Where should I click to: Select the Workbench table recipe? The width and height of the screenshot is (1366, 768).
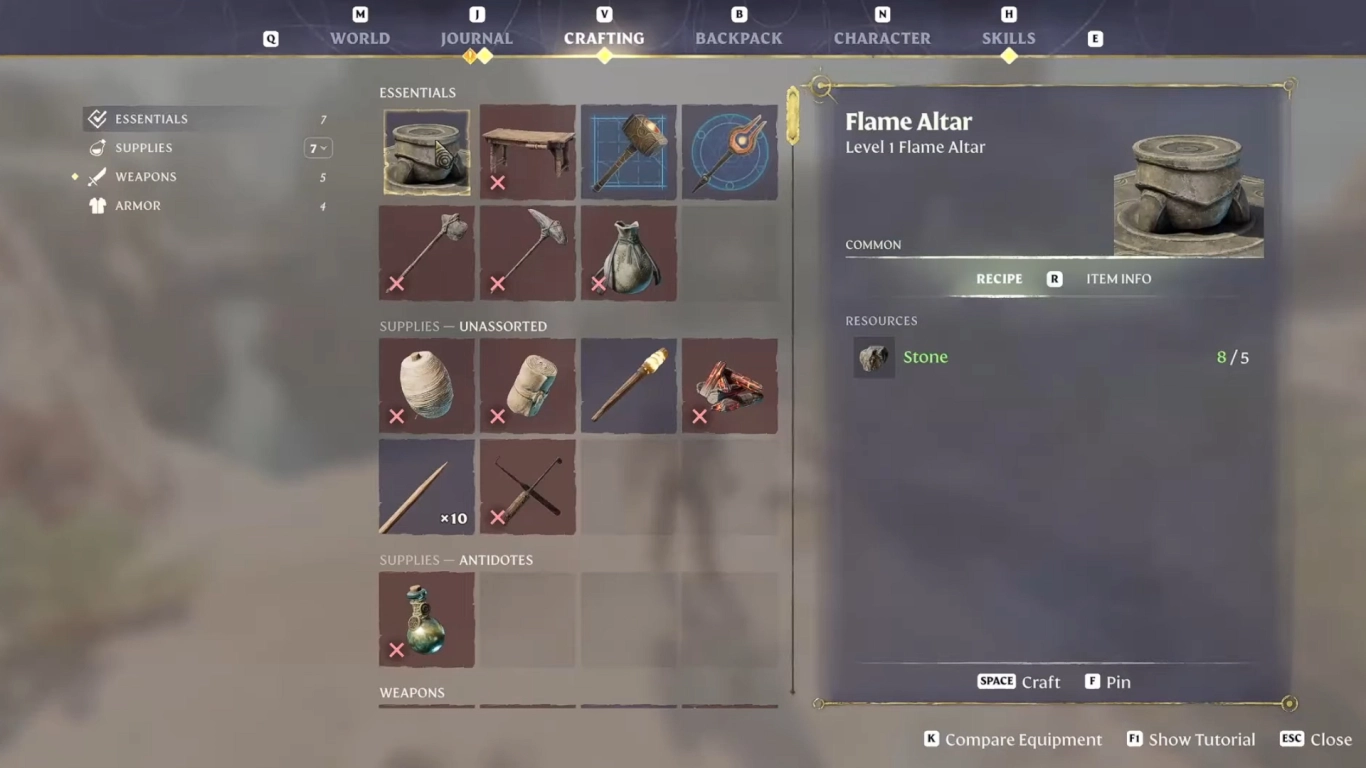pyautogui.click(x=527, y=151)
